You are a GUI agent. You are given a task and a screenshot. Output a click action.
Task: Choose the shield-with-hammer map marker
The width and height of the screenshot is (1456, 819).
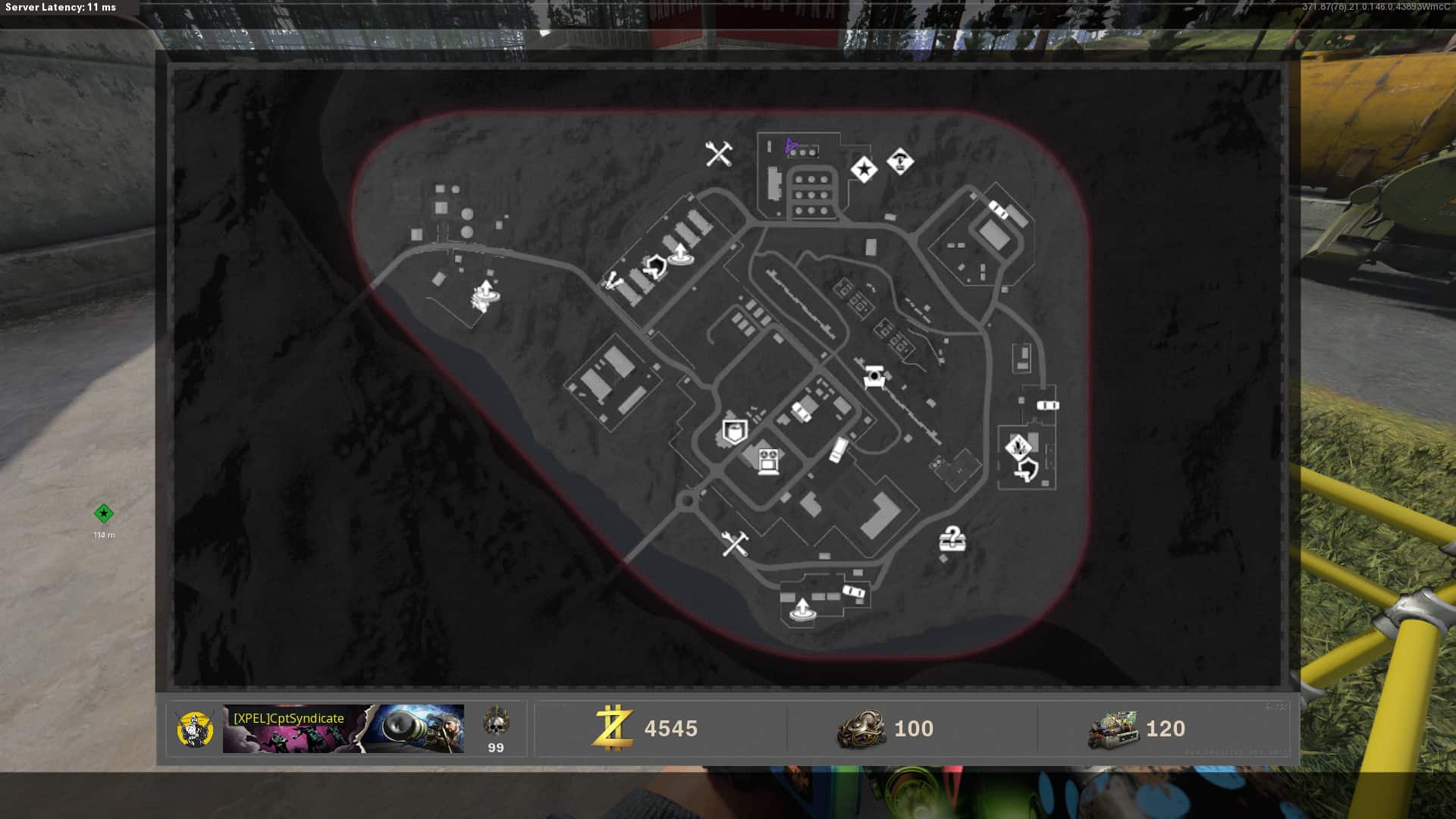point(654,266)
